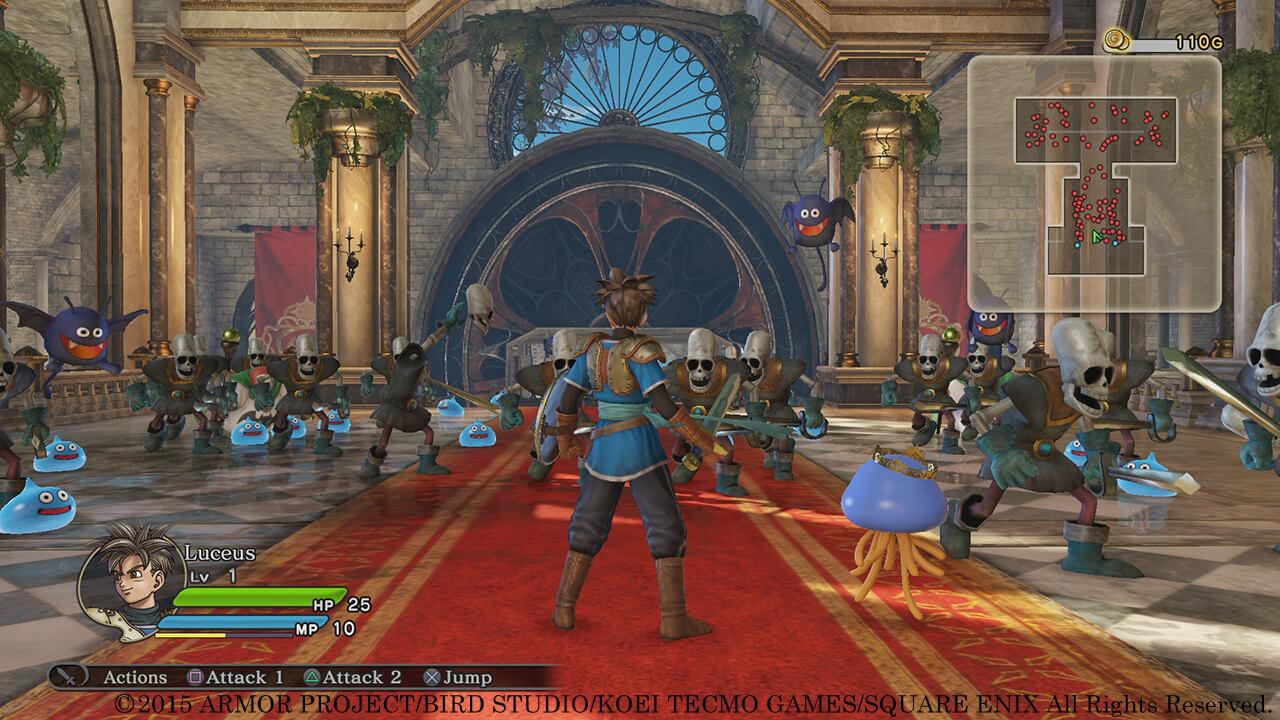Open the minimap of the castle hall
Viewport: 1280px width, 720px height.
(x=1094, y=181)
